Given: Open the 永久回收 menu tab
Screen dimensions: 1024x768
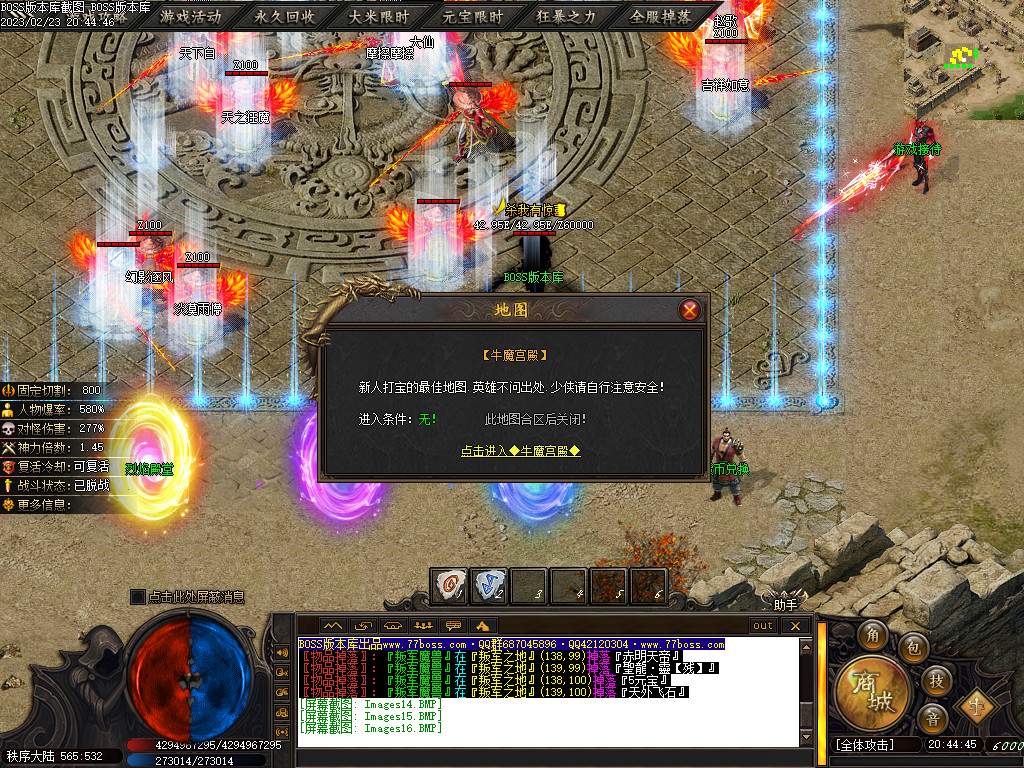Looking at the screenshot, I should click(285, 17).
